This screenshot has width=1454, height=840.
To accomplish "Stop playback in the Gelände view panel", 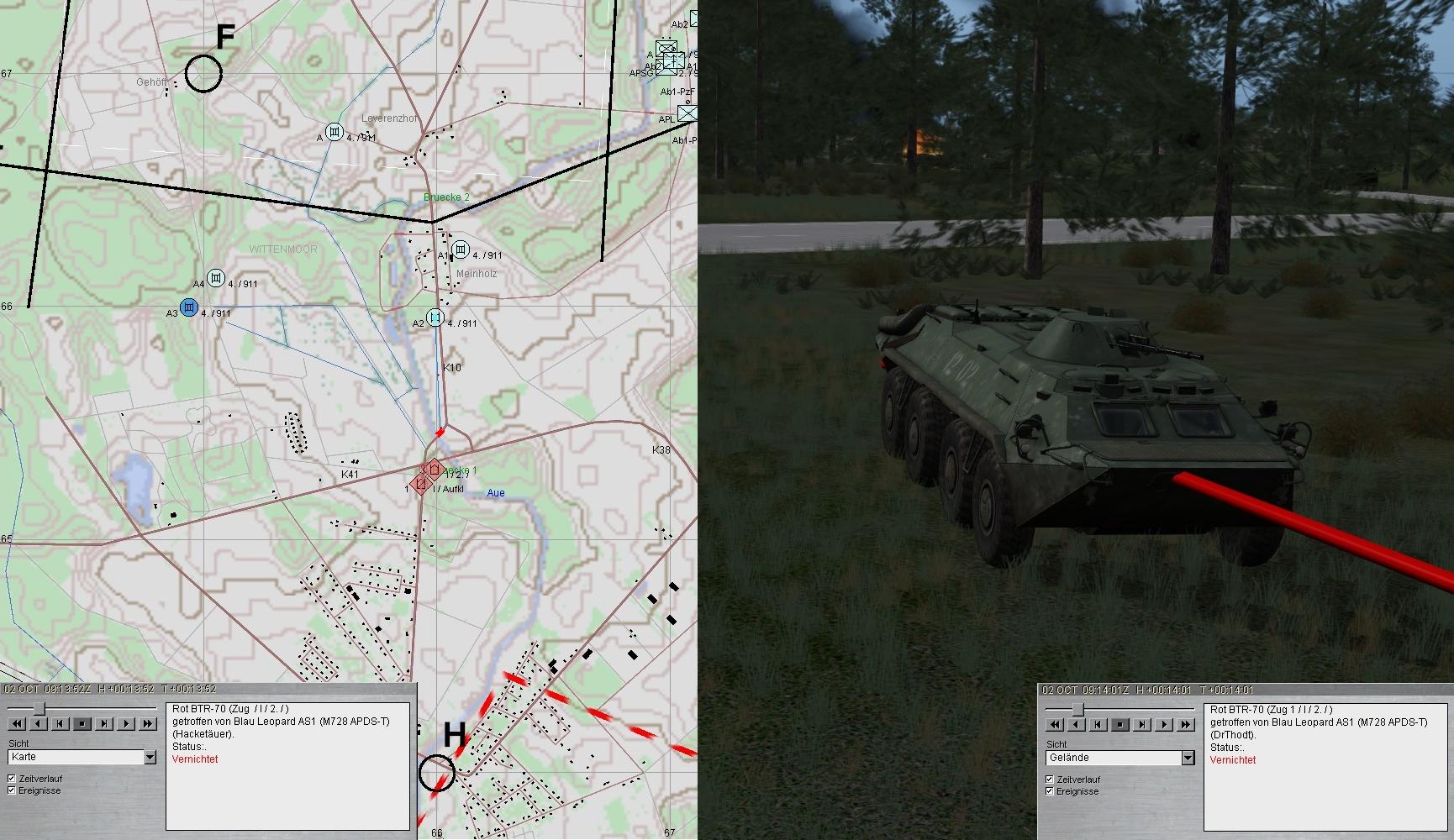I will click(1120, 724).
